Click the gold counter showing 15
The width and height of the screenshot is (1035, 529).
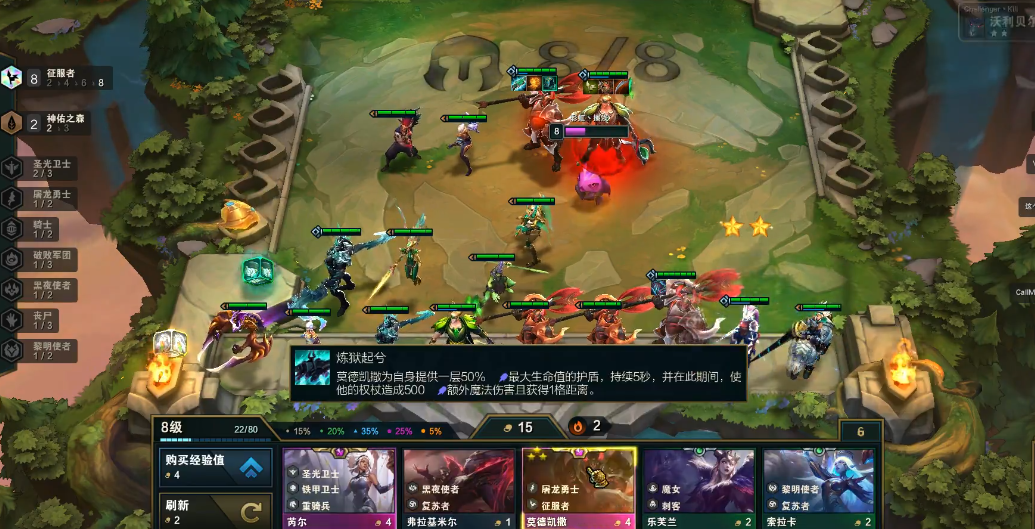click(x=517, y=428)
